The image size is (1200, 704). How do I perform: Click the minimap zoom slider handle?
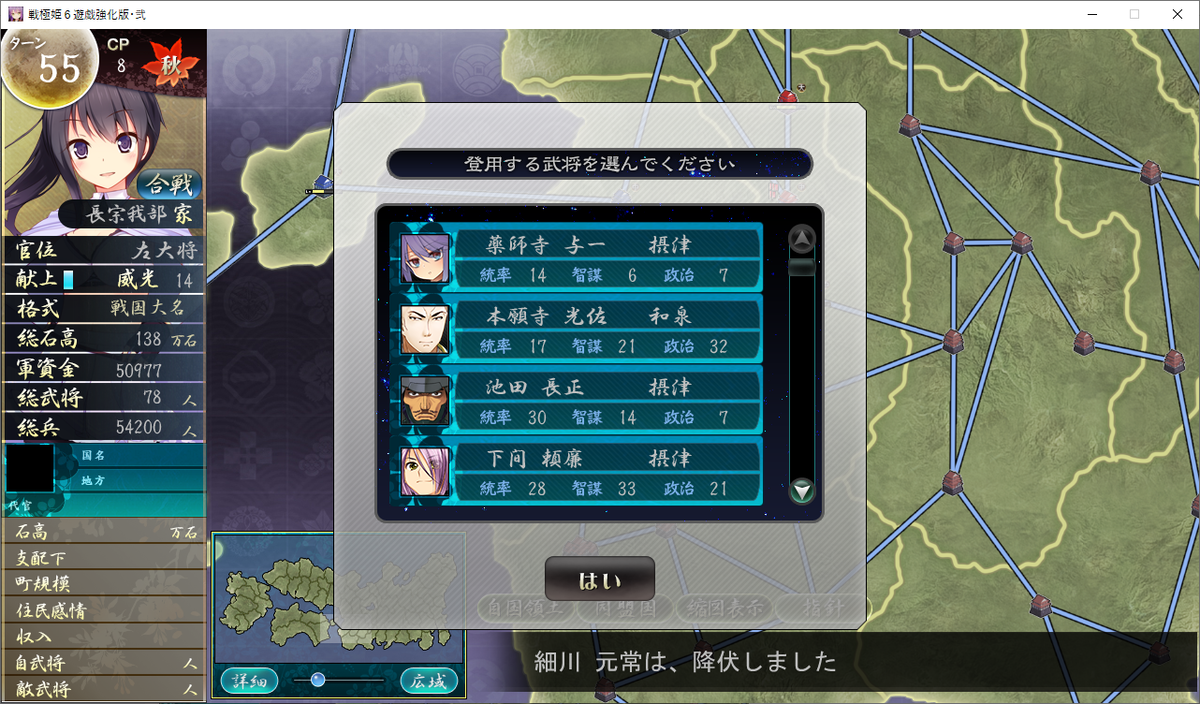coord(318,680)
